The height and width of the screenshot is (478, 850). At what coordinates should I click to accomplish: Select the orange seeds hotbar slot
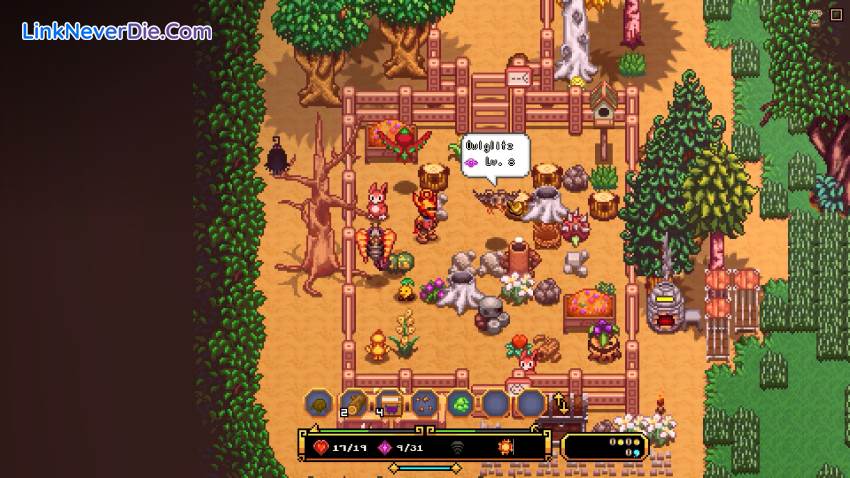[425, 403]
